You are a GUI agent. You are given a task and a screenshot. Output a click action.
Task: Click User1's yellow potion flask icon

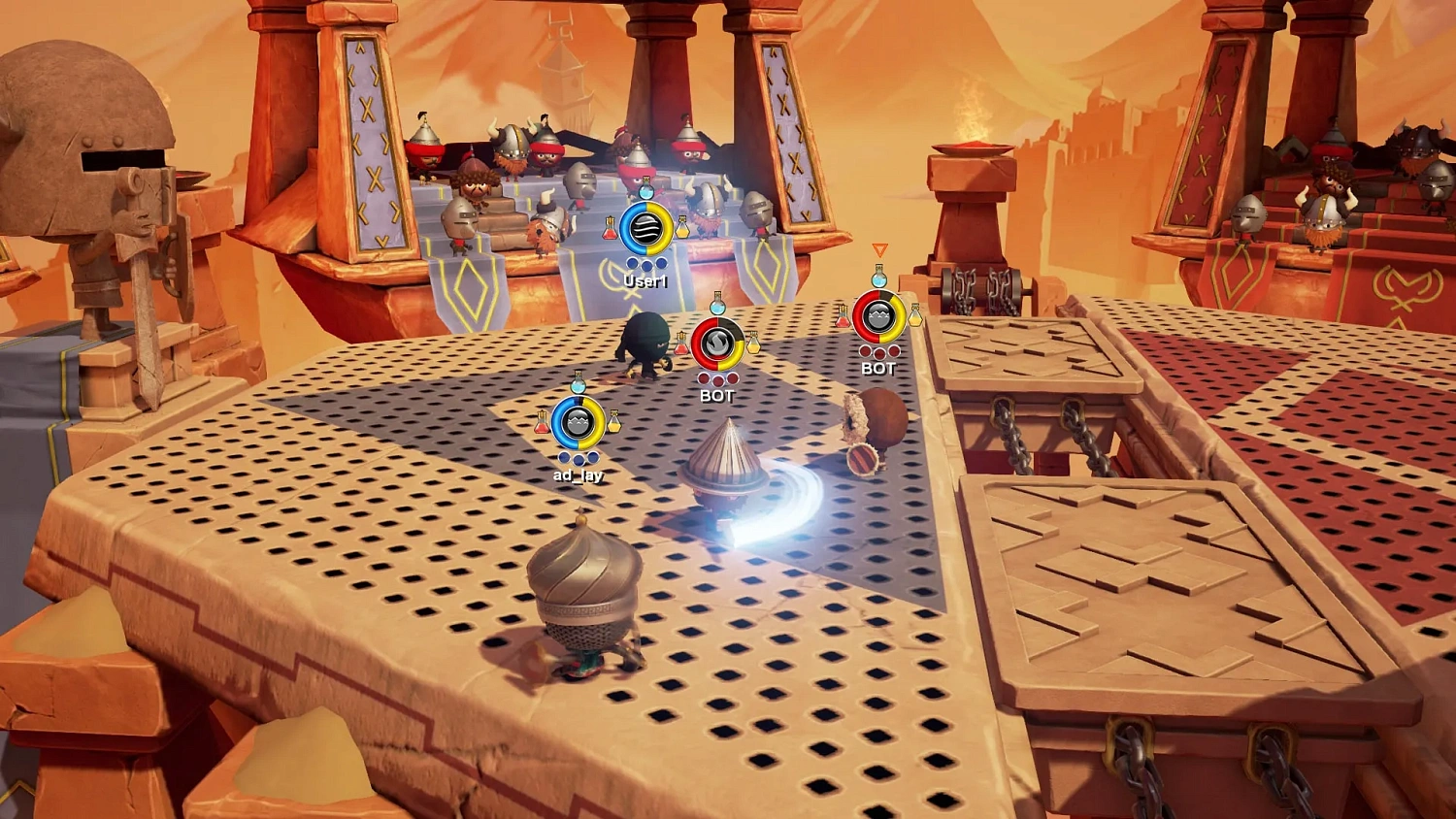pyautogui.click(x=682, y=227)
